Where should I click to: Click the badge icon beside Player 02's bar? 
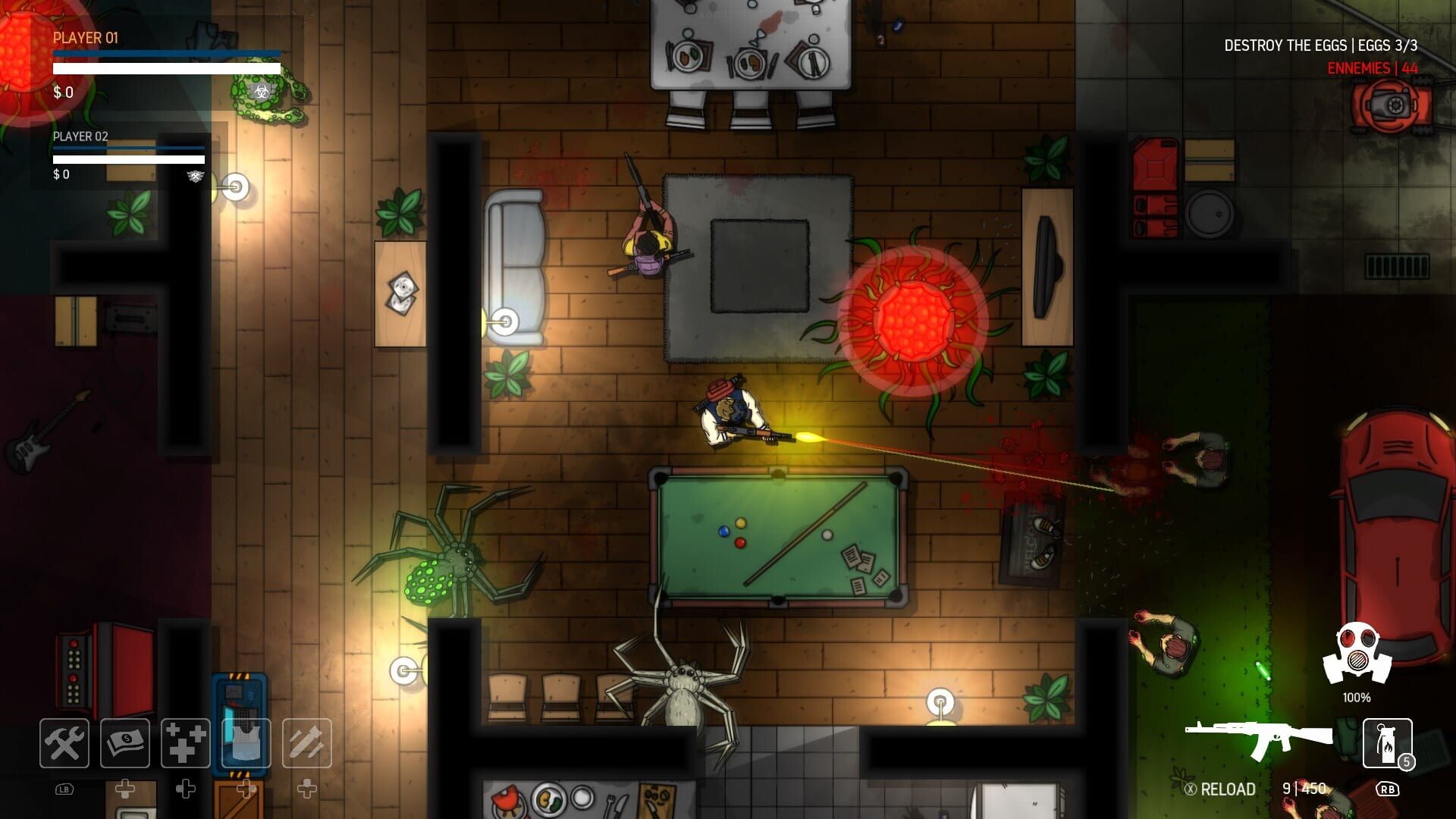(196, 176)
